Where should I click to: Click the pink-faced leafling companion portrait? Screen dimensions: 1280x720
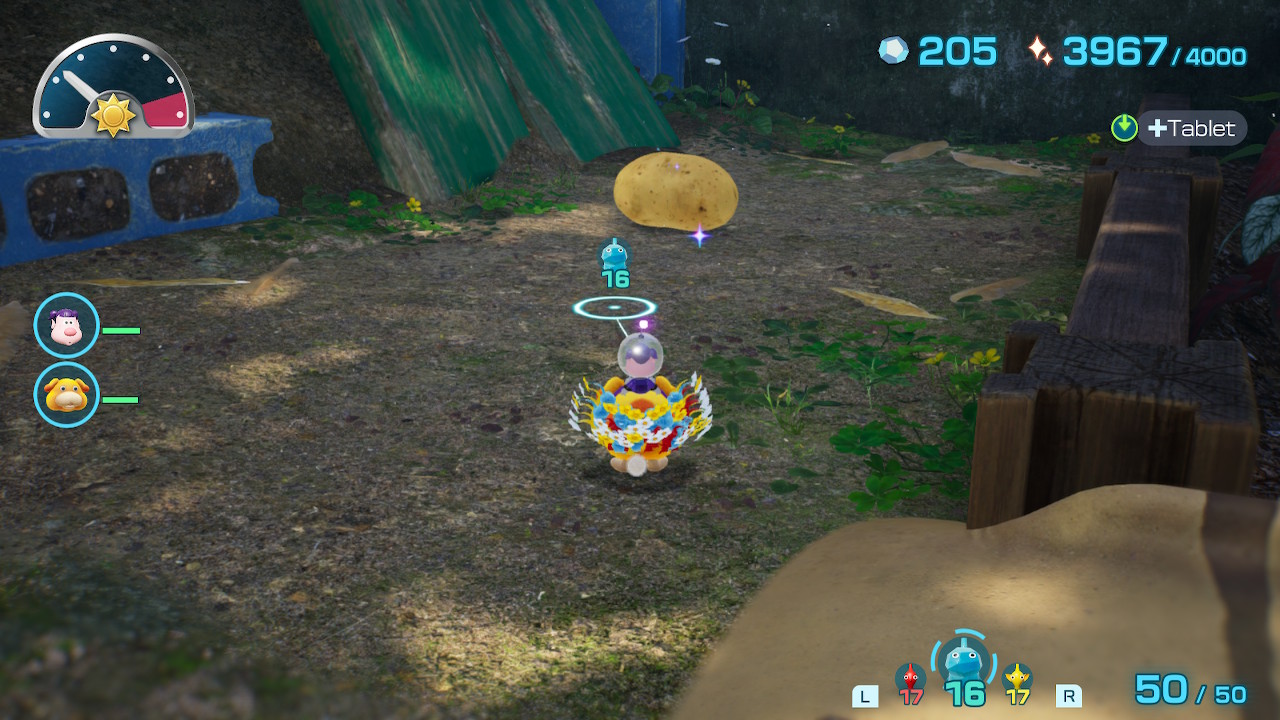click(x=67, y=326)
